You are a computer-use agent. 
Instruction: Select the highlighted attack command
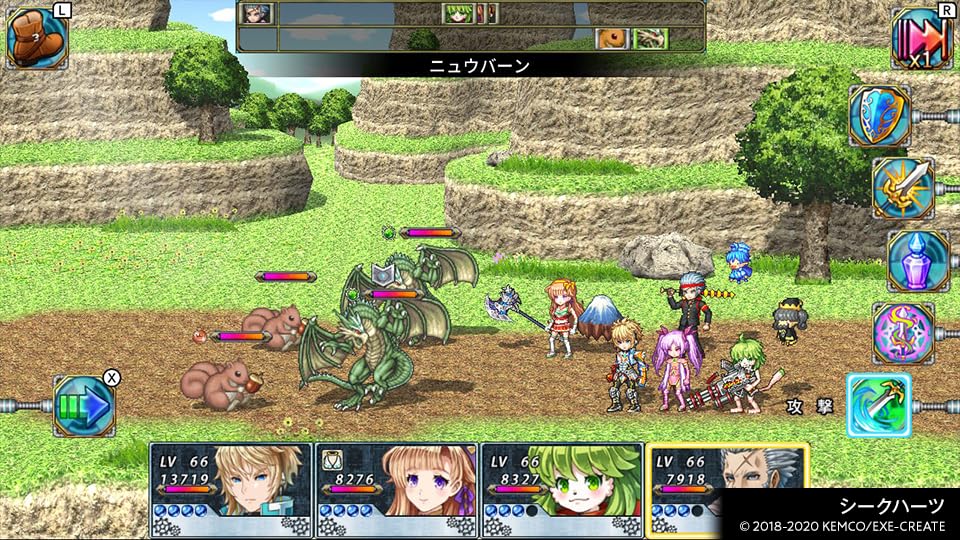click(879, 405)
